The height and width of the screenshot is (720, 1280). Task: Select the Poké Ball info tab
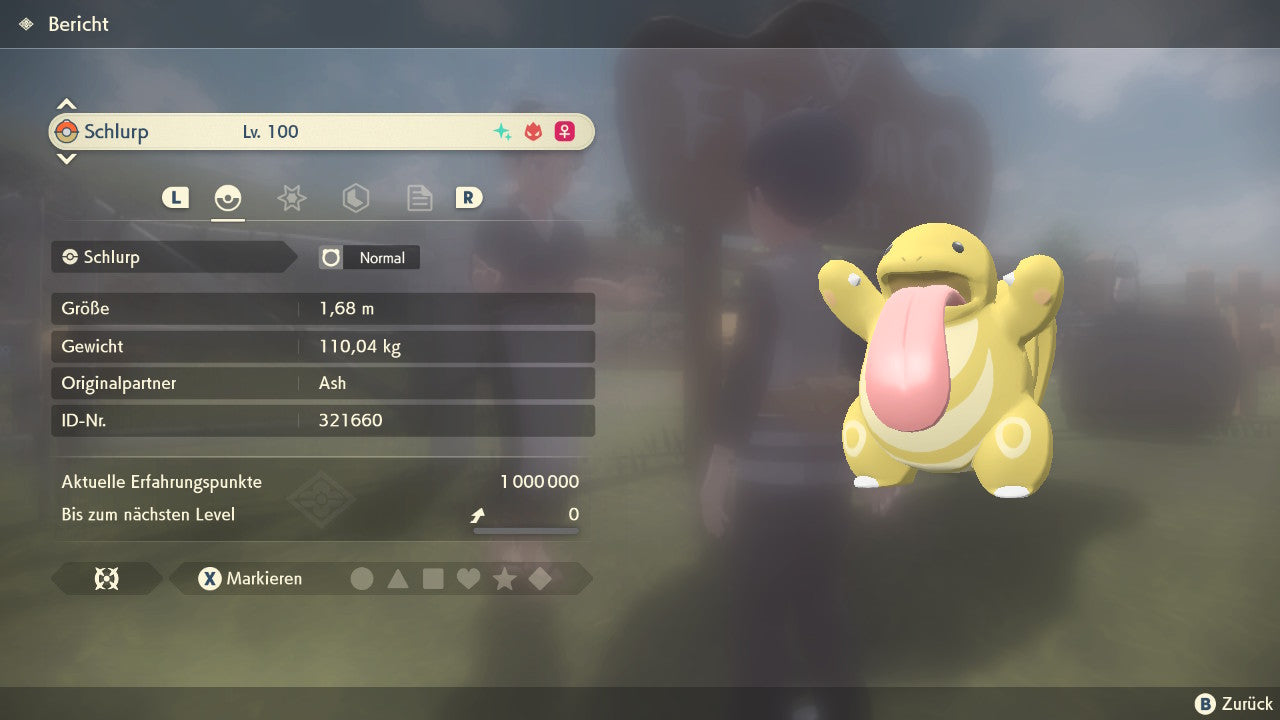pyautogui.click(x=228, y=198)
